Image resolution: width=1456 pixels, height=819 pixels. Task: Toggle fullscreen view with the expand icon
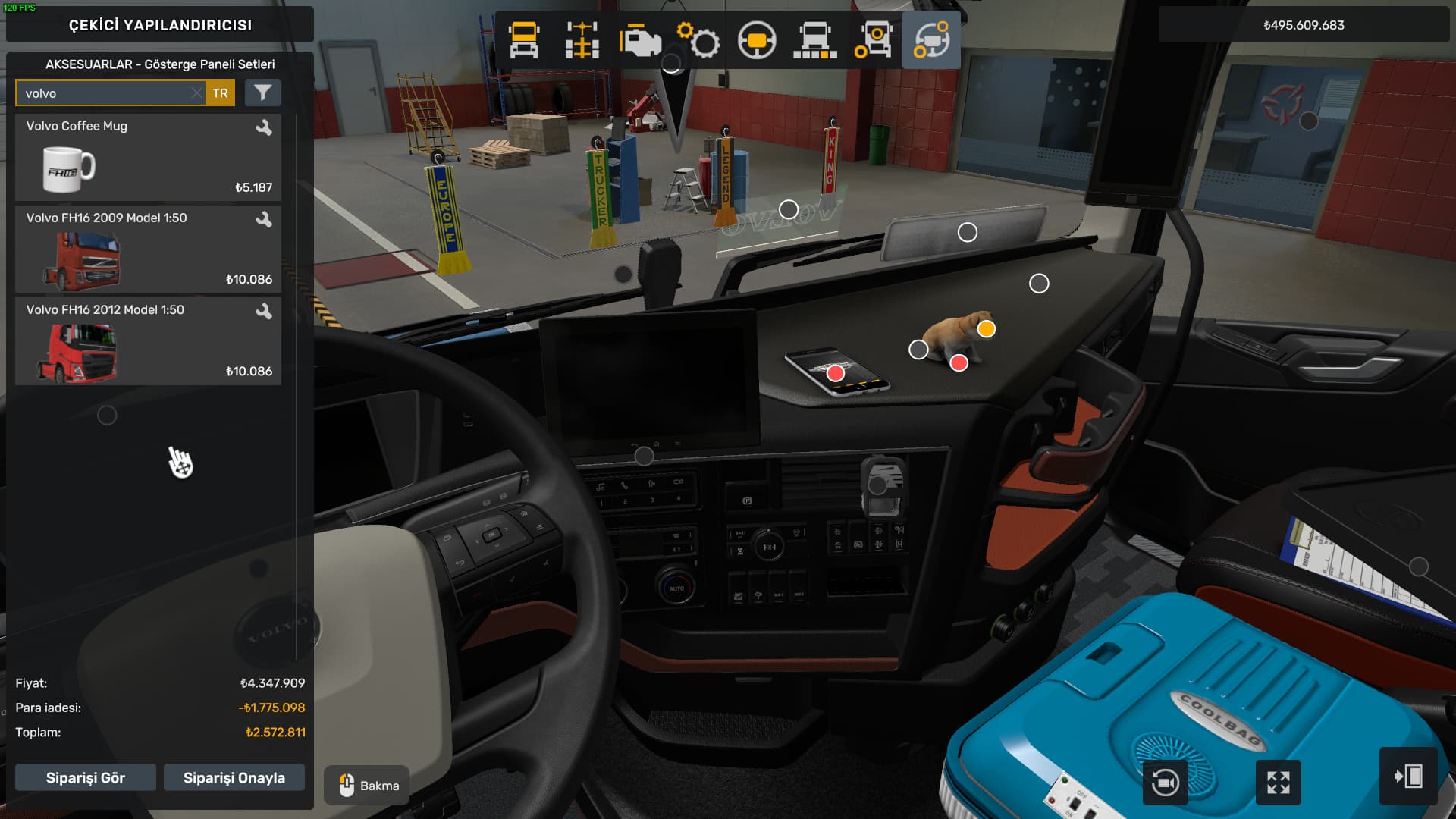point(1279,782)
